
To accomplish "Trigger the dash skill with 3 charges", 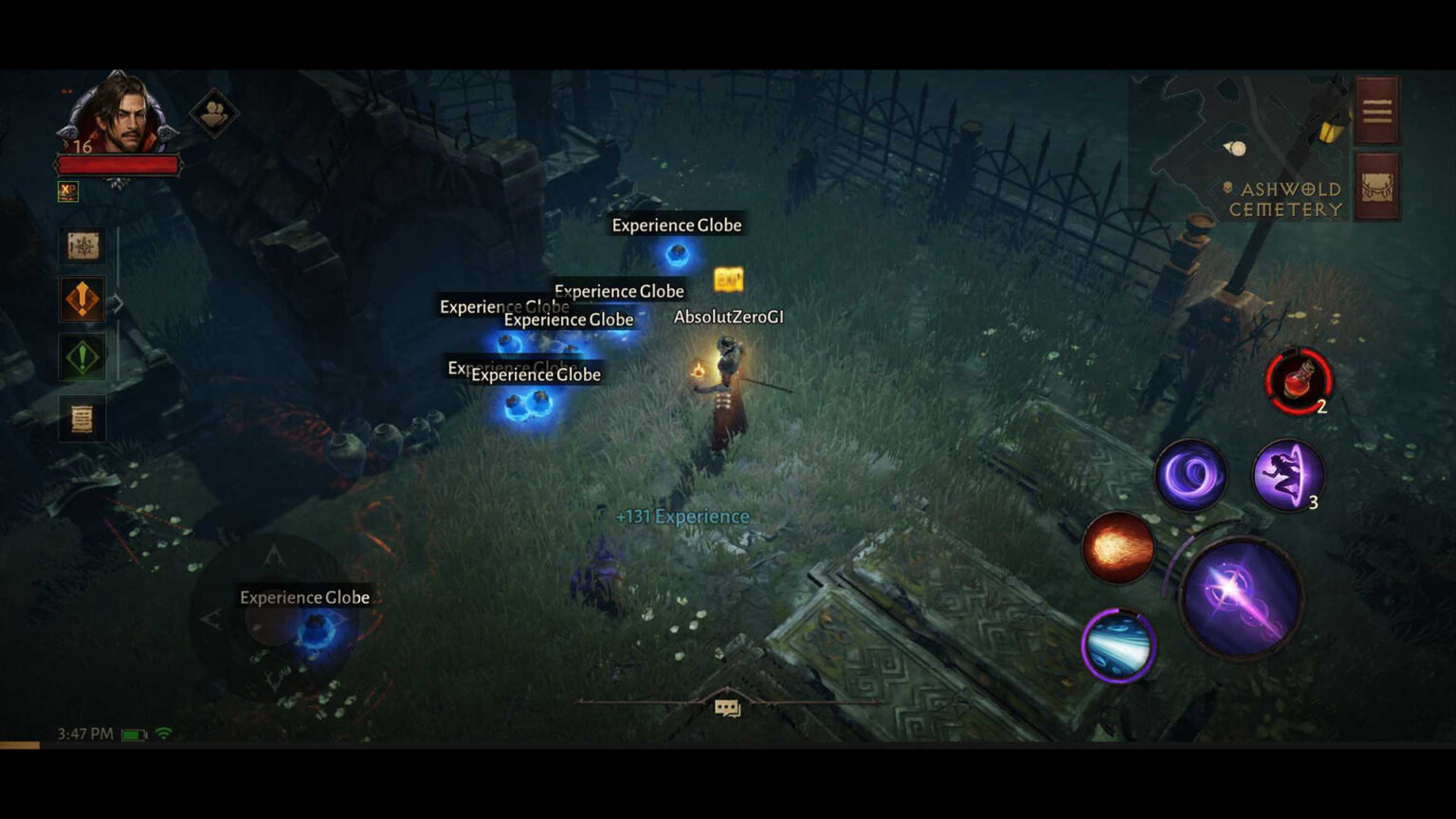I will pyautogui.click(x=1287, y=476).
